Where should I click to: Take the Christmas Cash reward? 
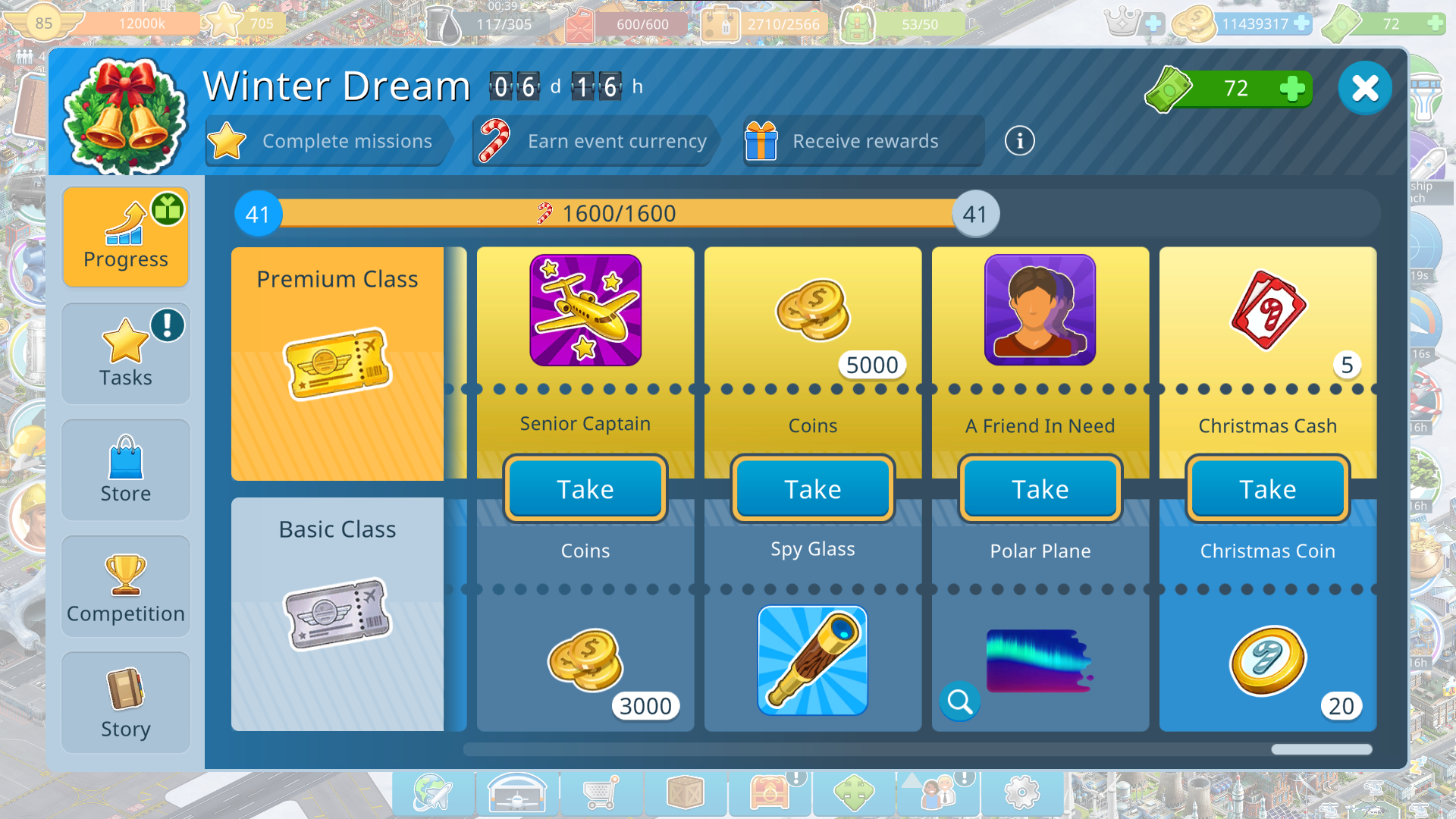pos(1268,489)
